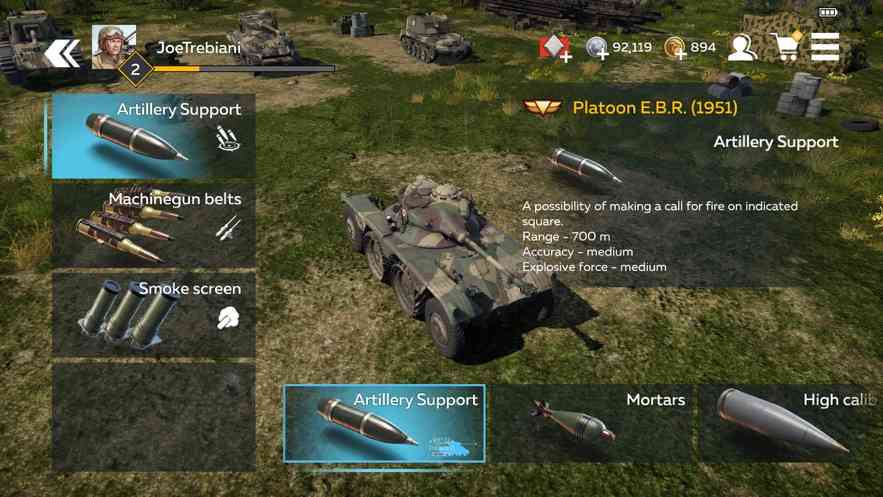Go back using the double-arrow button

(x=62, y=52)
